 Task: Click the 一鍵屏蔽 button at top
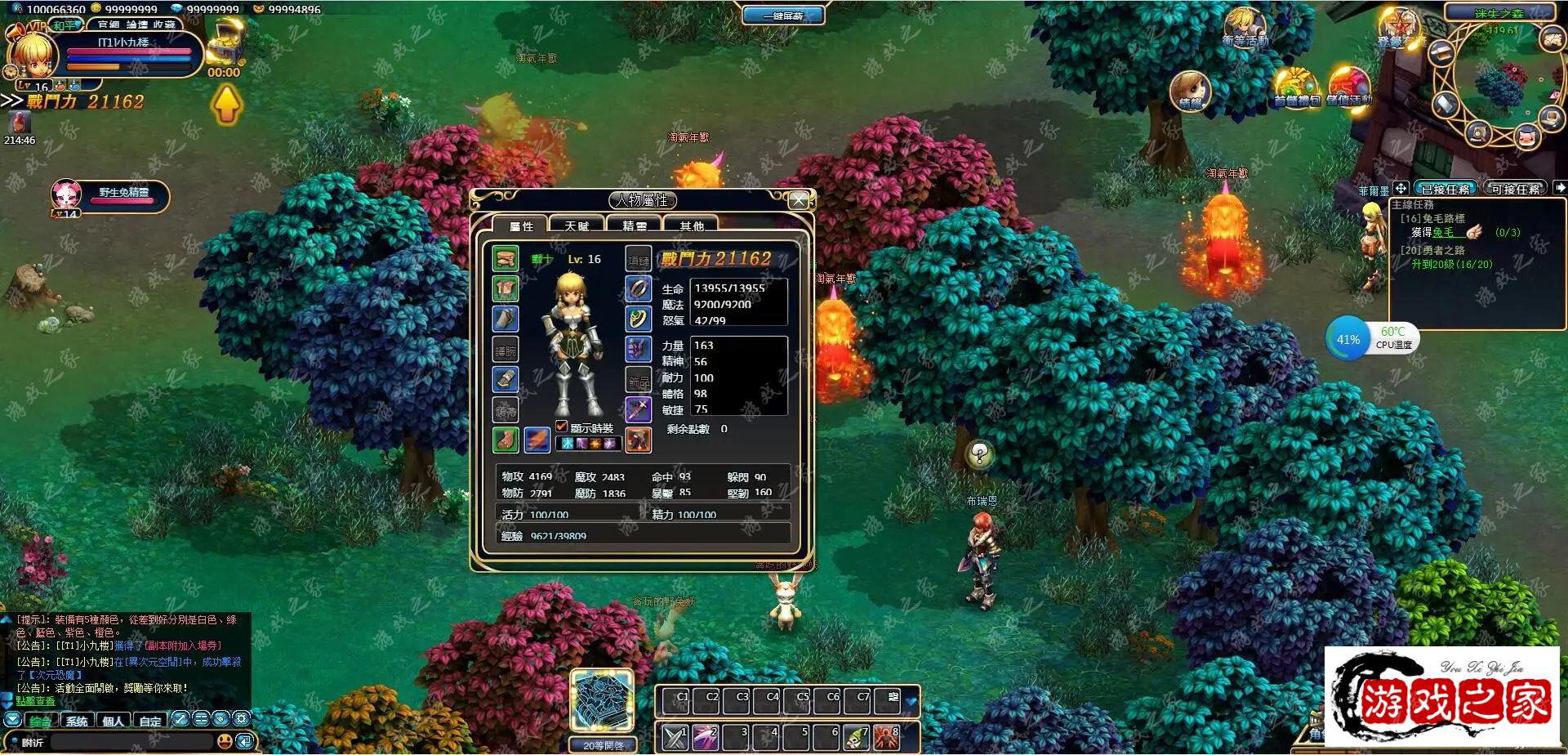coord(783,16)
